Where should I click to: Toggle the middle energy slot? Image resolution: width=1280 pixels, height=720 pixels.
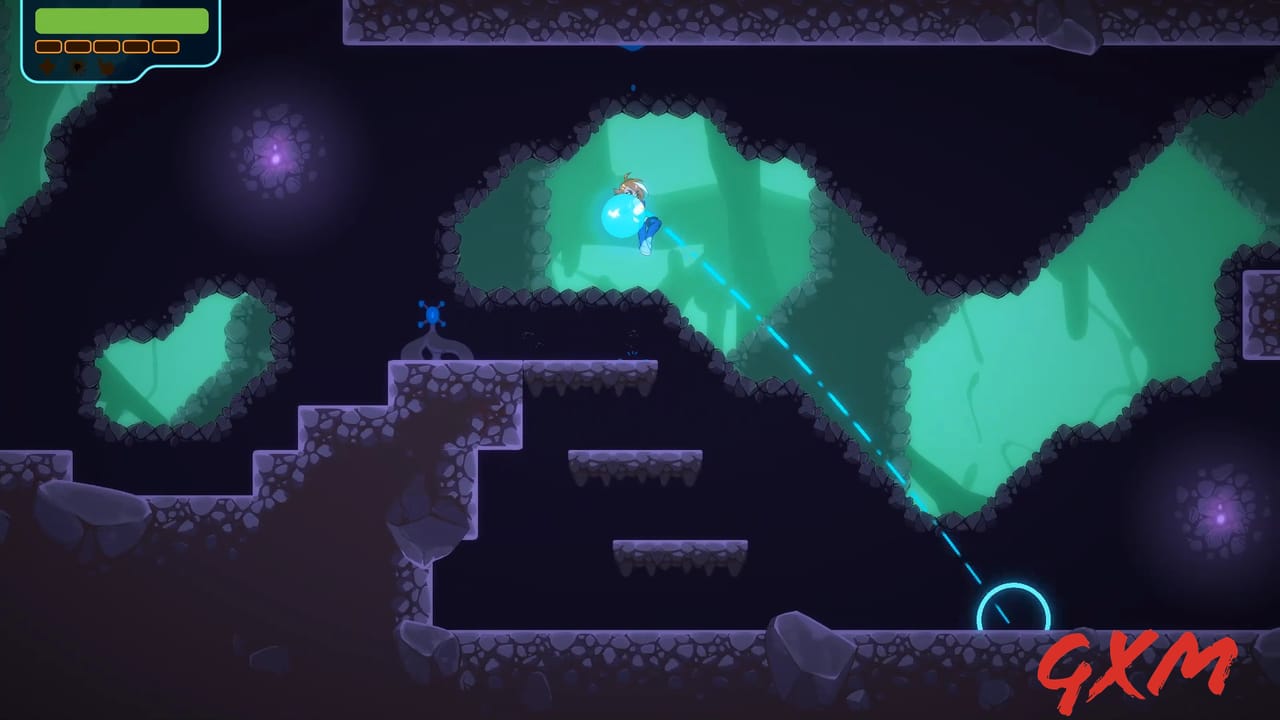(x=105, y=47)
